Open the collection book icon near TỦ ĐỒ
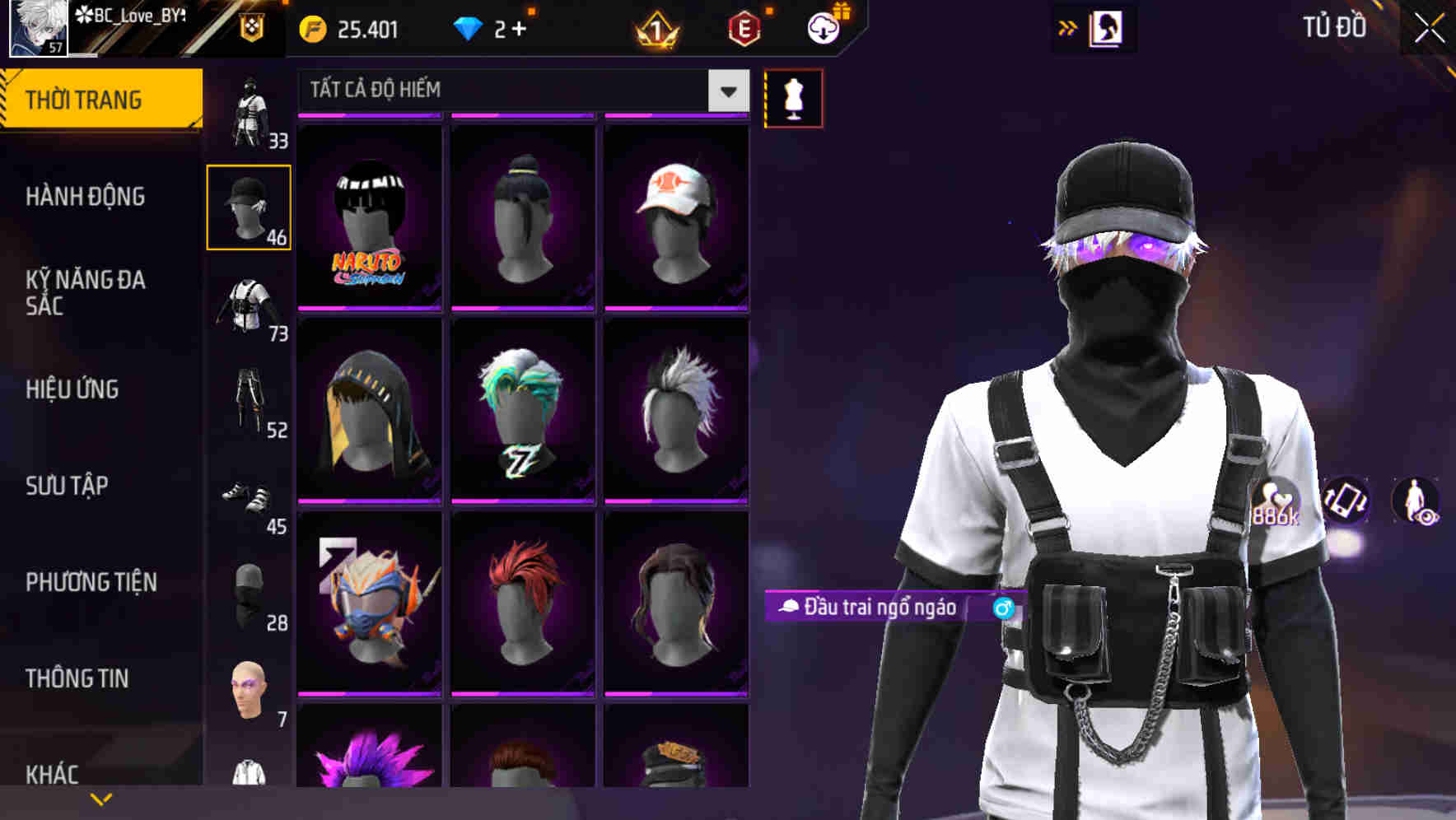Screen dimensions: 1456x820 point(1108,27)
